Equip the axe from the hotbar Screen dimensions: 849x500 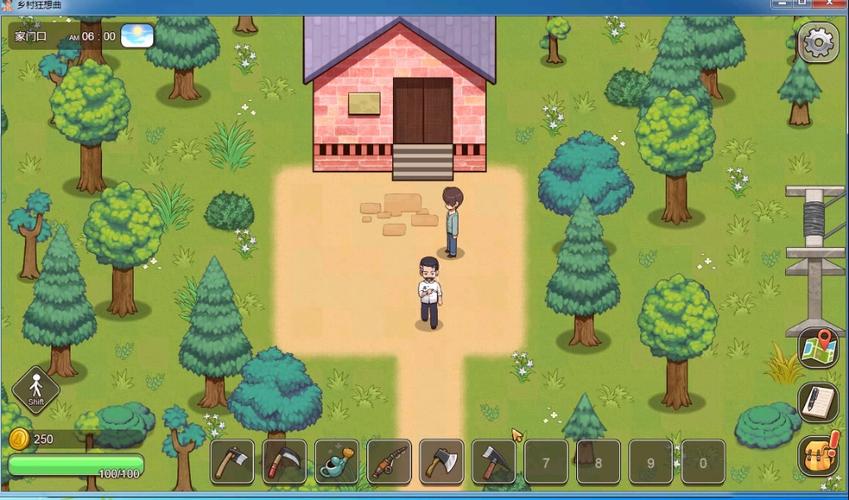coord(441,462)
